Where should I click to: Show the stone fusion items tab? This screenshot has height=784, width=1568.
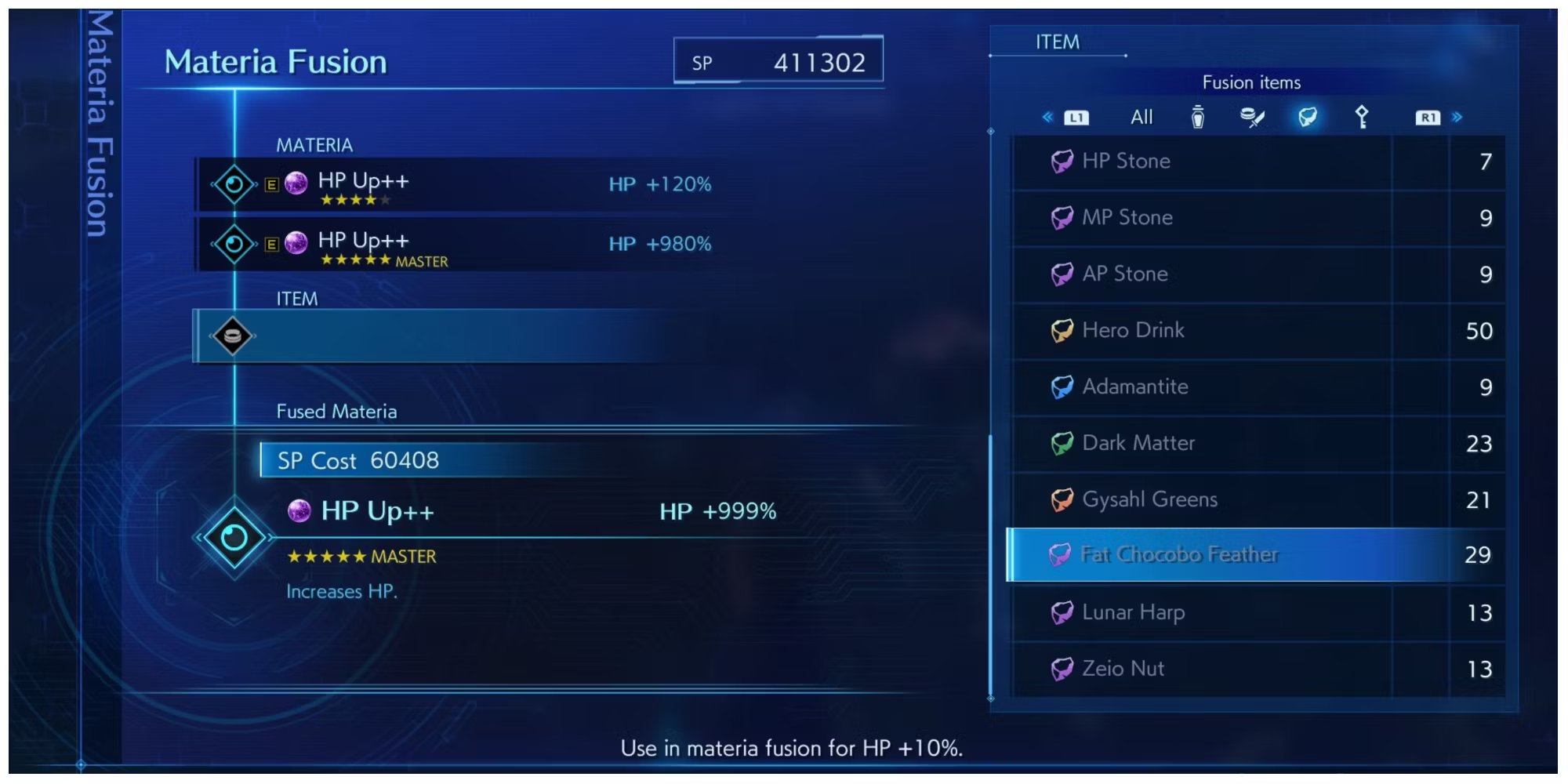point(1307,118)
